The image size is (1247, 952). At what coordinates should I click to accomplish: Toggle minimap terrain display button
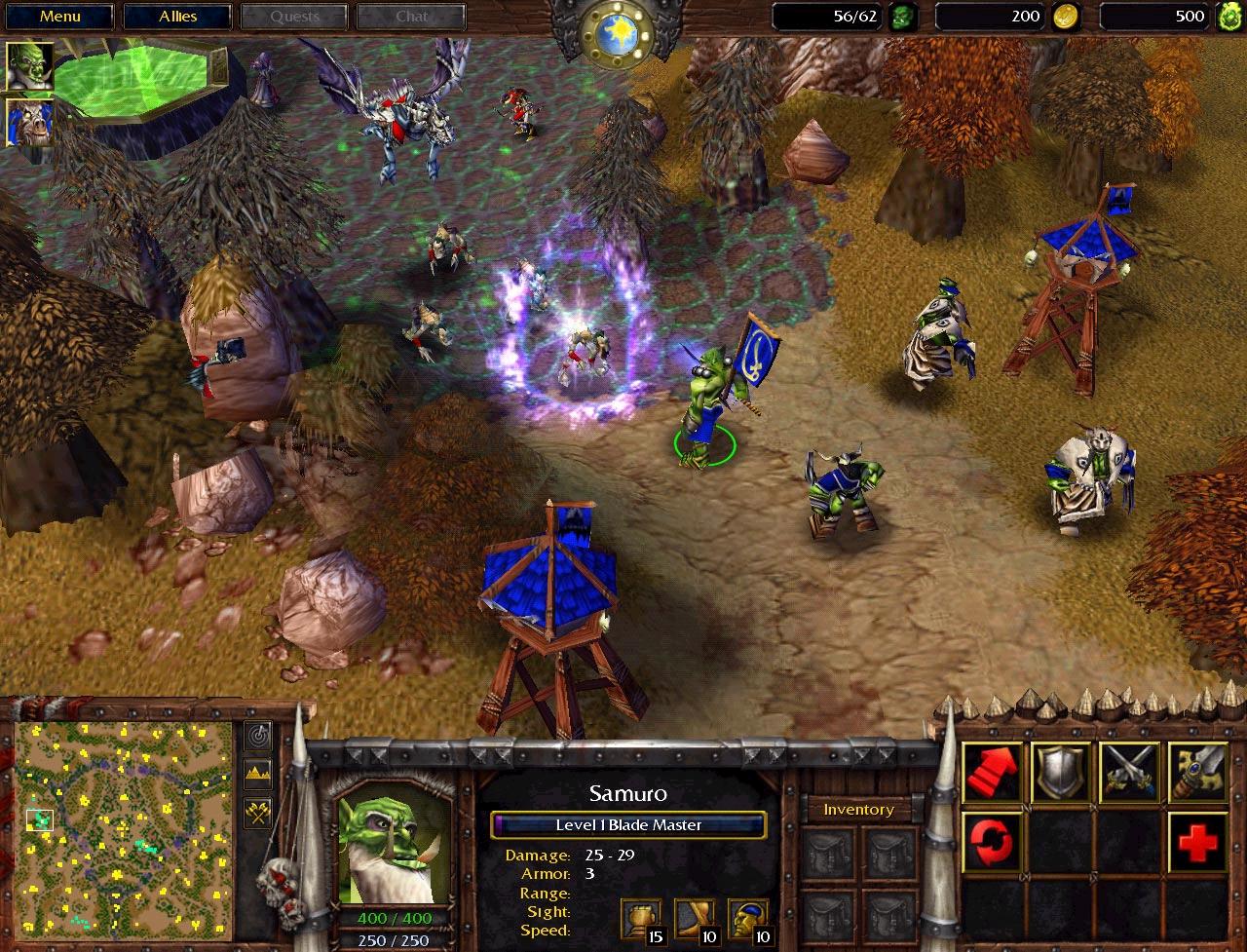pyautogui.click(x=258, y=776)
